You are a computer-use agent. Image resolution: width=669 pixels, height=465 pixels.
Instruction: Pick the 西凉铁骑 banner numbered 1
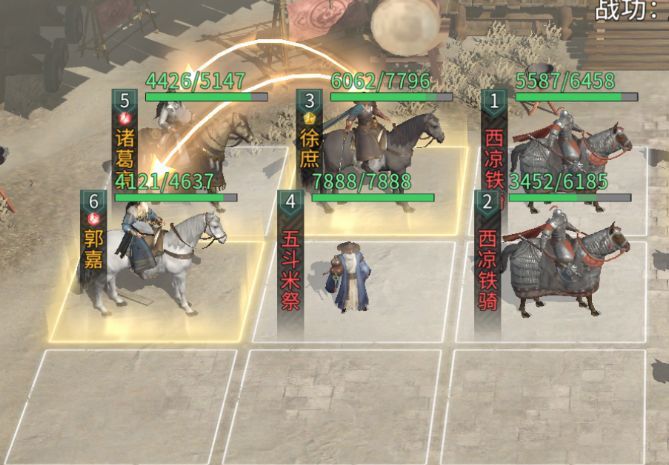493,138
